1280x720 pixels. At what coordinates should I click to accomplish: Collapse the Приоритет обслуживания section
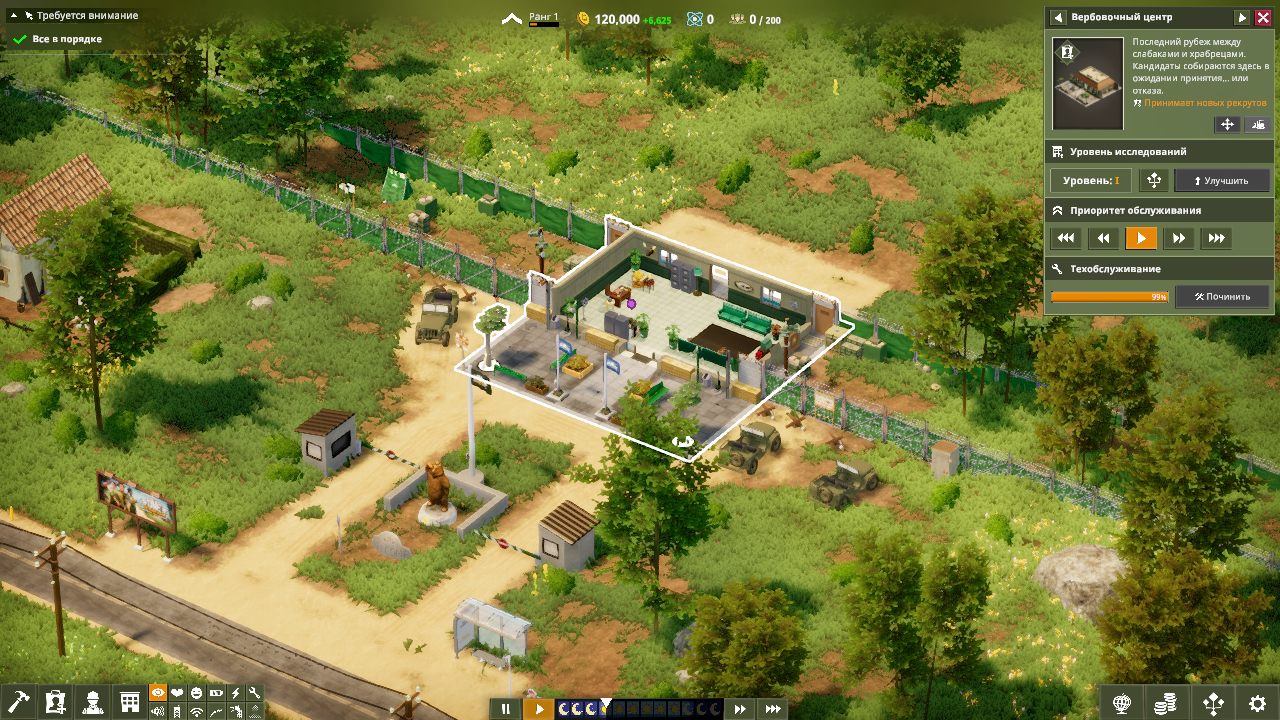1160,210
